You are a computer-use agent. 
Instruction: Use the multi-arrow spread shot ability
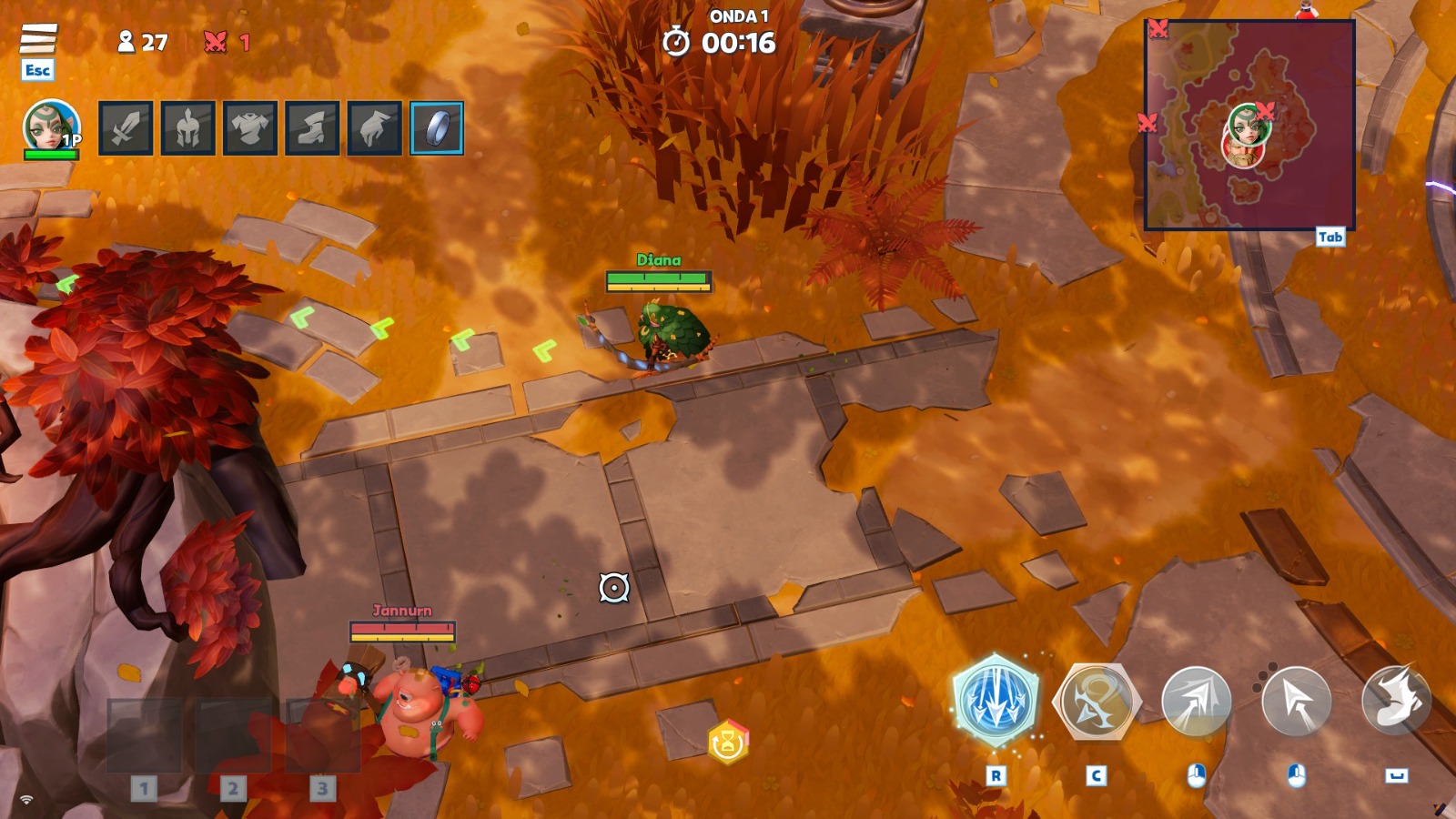[x=1196, y=702]
